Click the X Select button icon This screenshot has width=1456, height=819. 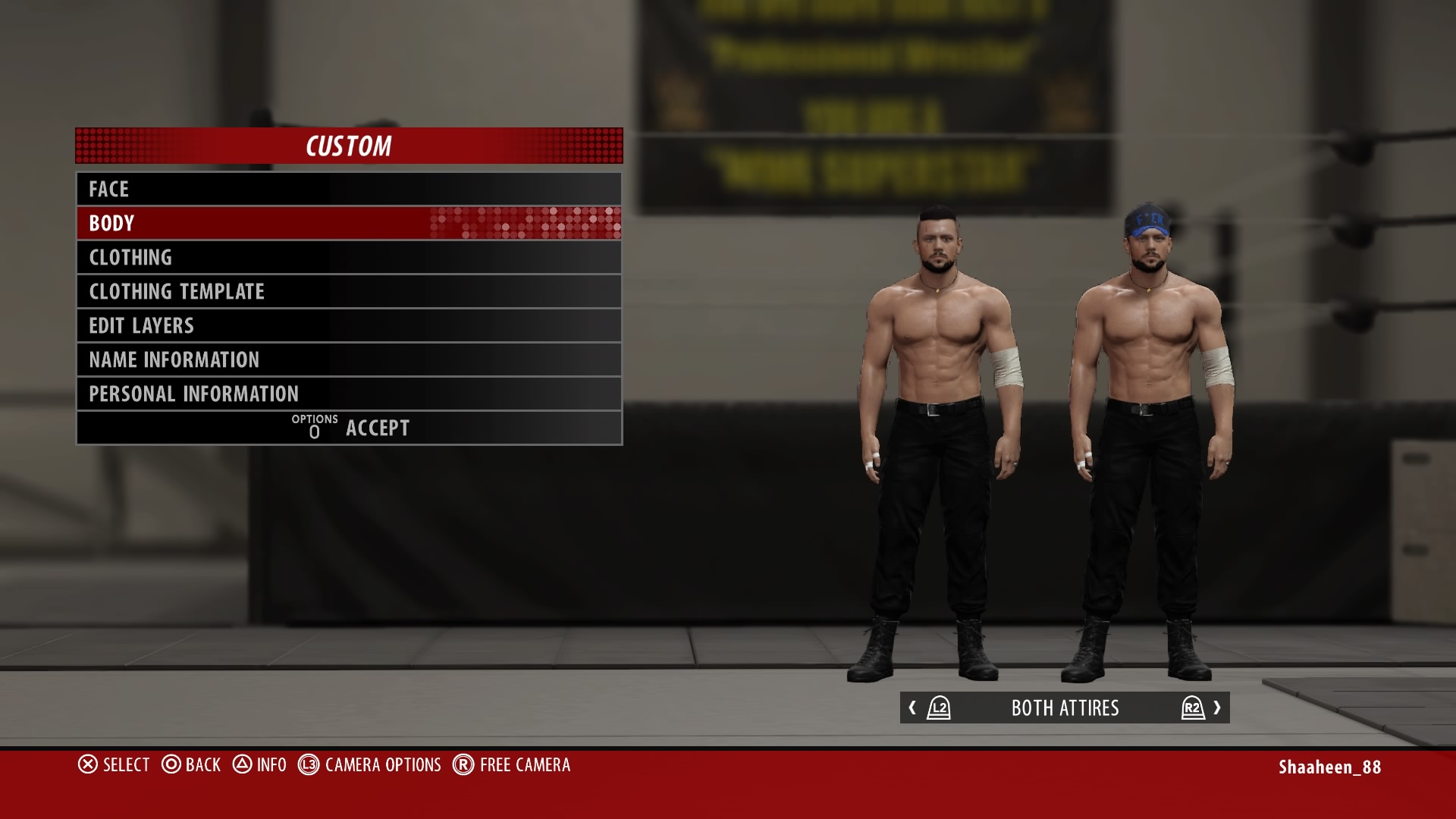[87, 765]
